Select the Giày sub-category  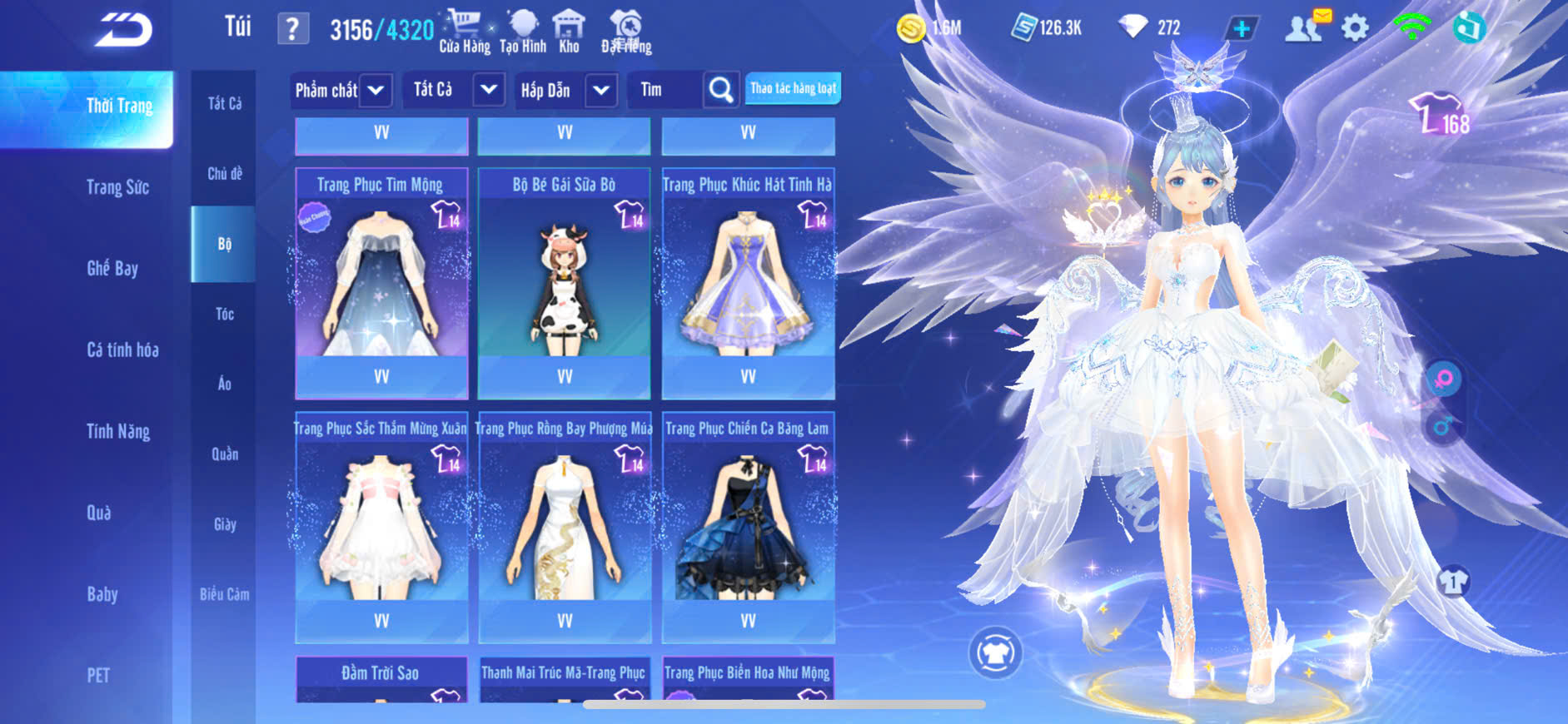click(225, 524)
